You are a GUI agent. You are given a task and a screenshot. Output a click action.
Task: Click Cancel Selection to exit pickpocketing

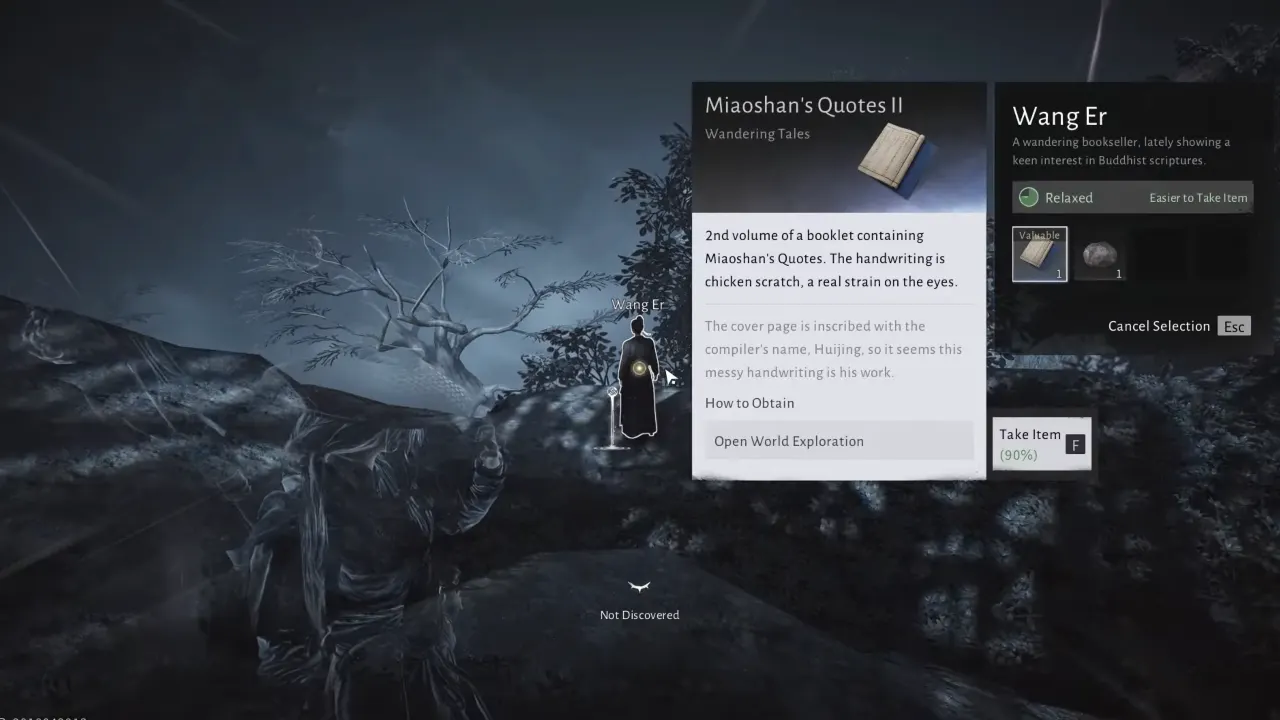(1158, 326)
